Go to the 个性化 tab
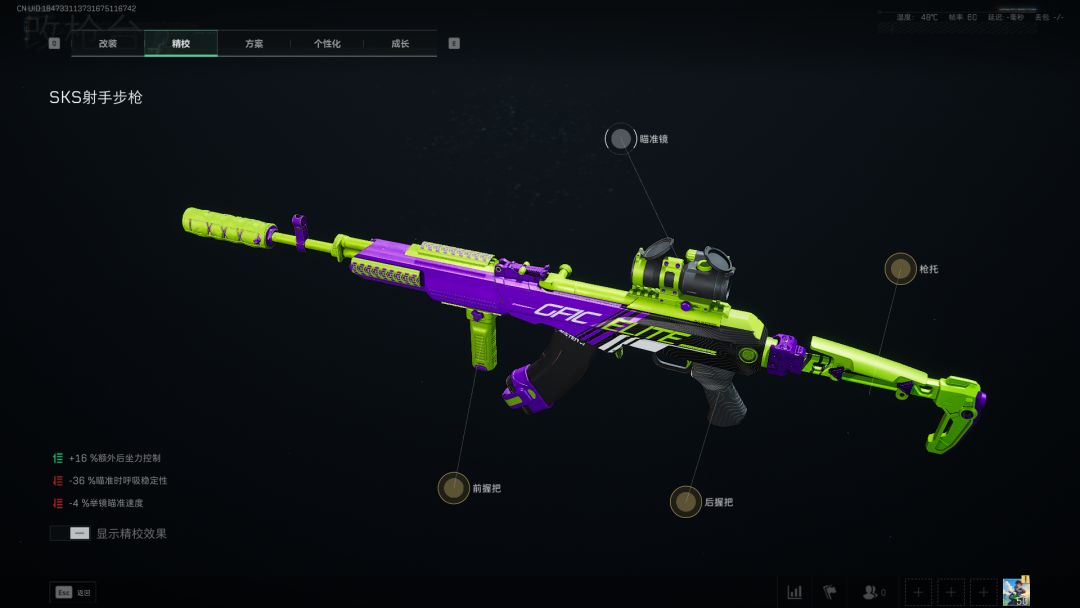Viewport: 1080px width, 608px height. click(x=327, y=44)
